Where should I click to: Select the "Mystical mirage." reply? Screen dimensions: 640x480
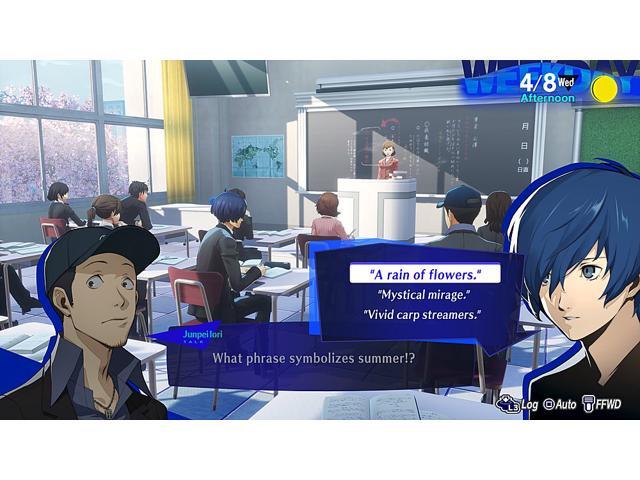[424, 294]
